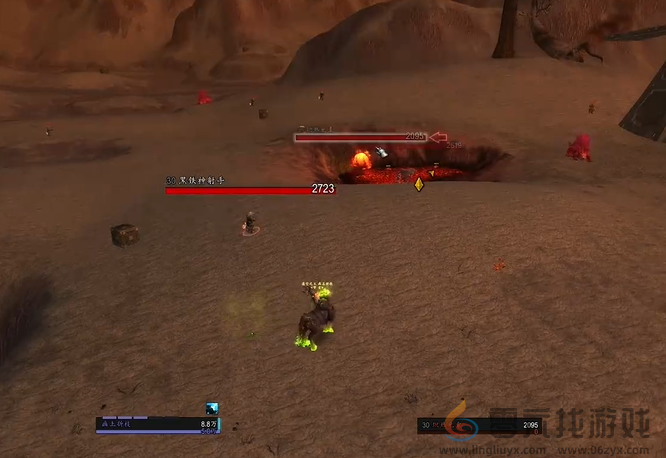Select the arrow-marked nameplate showing 2095

click(361, 137)
